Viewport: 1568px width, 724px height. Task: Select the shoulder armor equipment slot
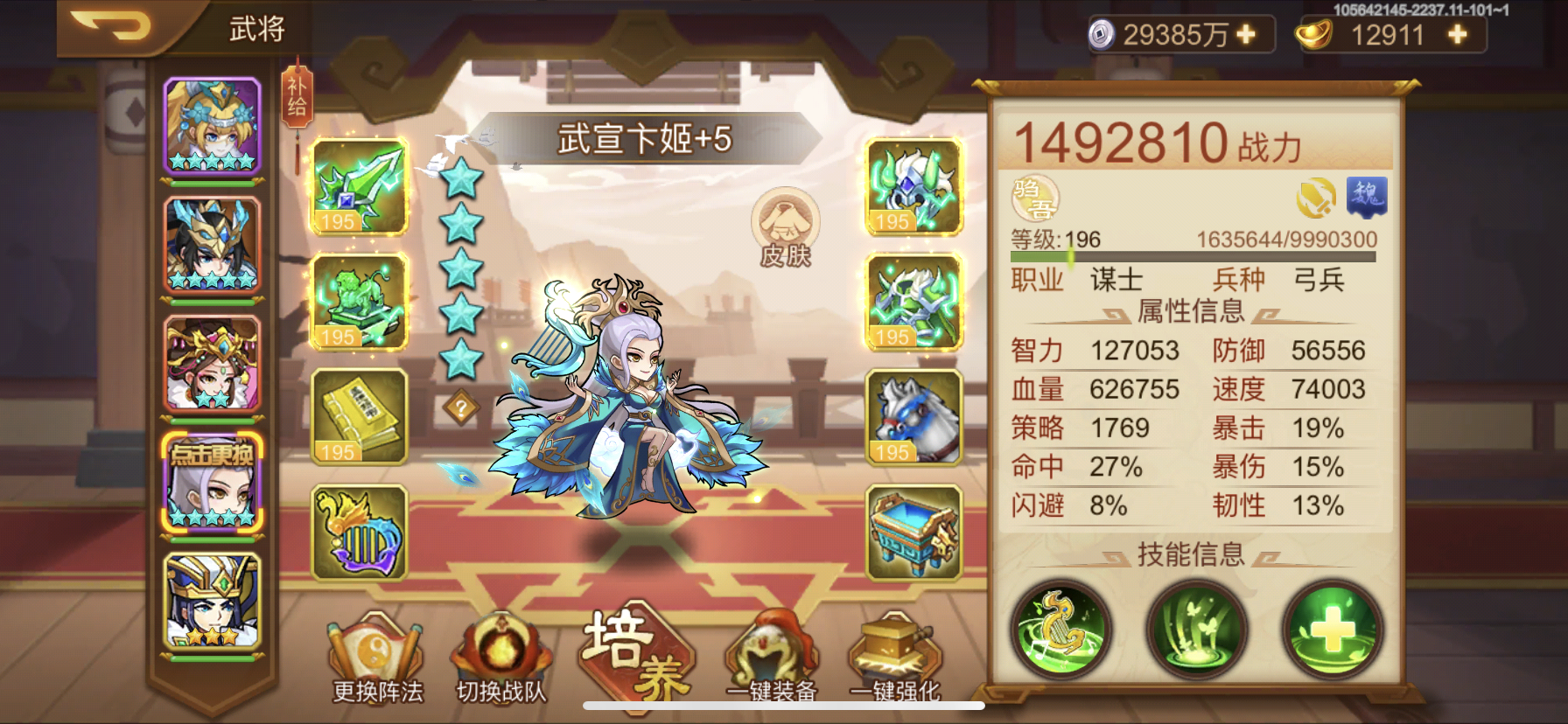[913, 302]
